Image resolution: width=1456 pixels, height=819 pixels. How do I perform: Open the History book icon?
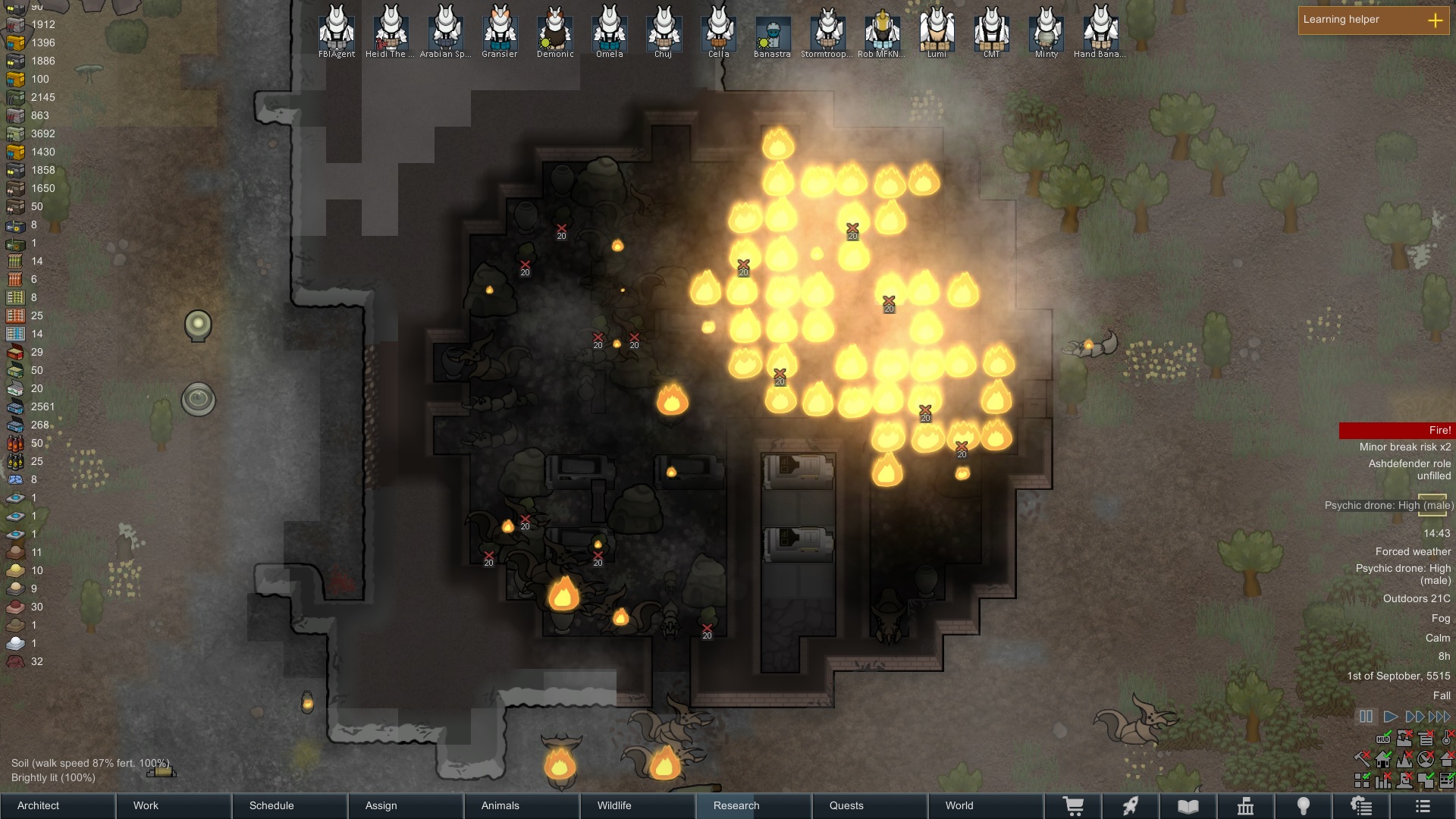click(1187, 806)
